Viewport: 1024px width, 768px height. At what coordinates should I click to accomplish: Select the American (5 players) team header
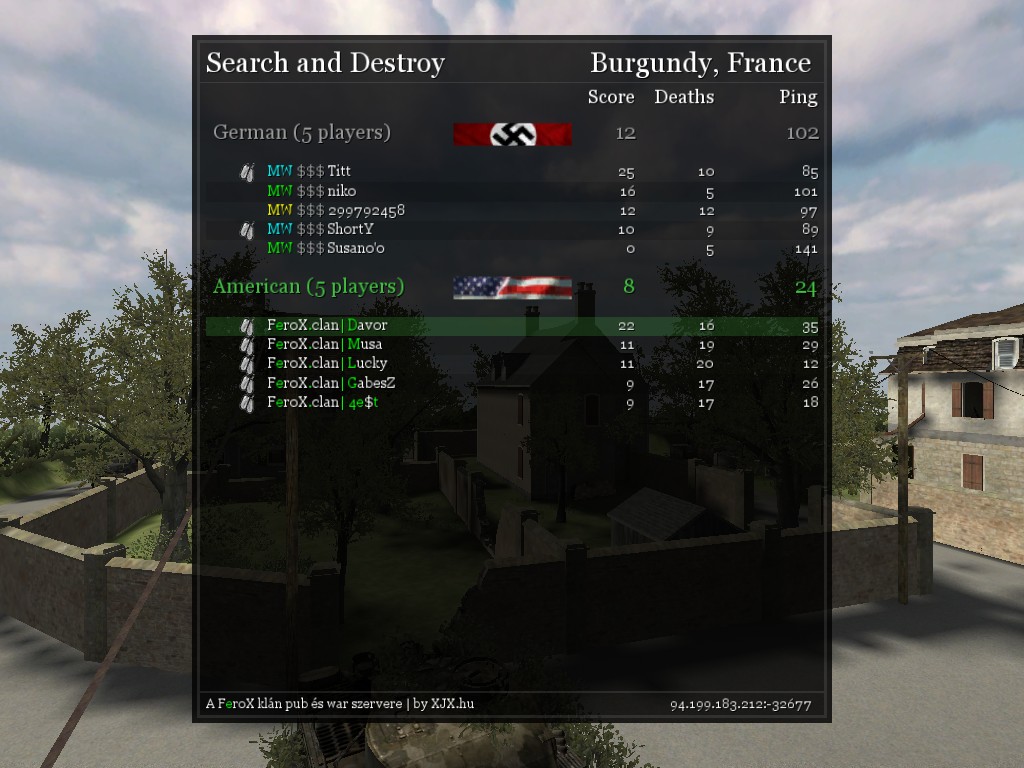point(309,287)
